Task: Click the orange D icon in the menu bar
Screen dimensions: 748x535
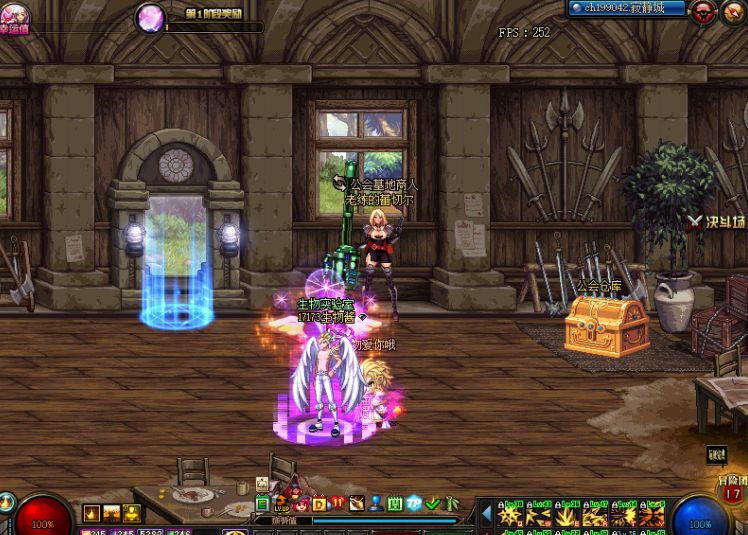Action: tap(320, 503)
